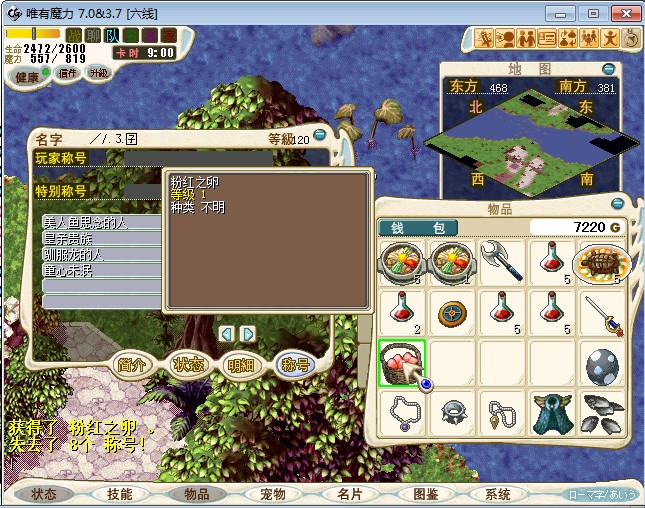Switch to the 称号 tab
This screenshot has height=508, width=645.
(x=295, y=365)
